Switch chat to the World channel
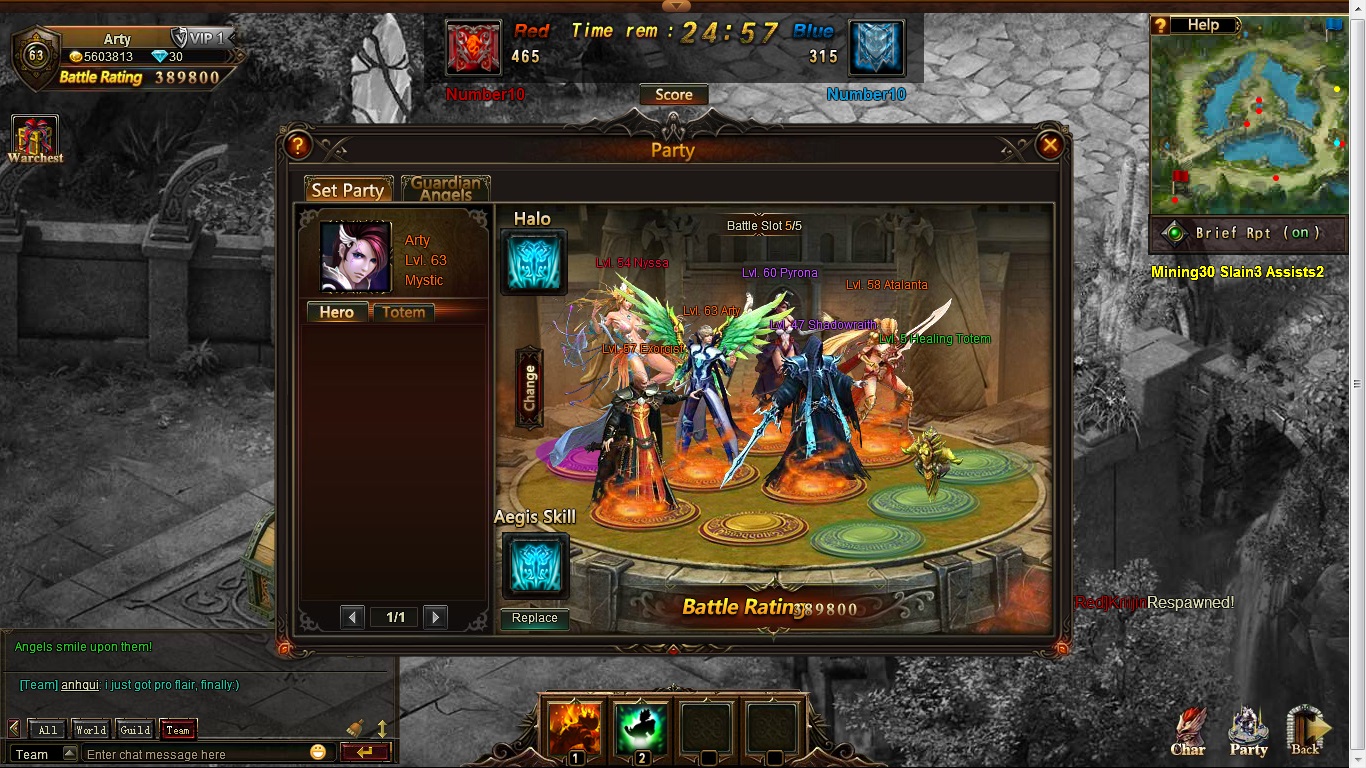This screenshot has height=768, width=1366. 91,730
